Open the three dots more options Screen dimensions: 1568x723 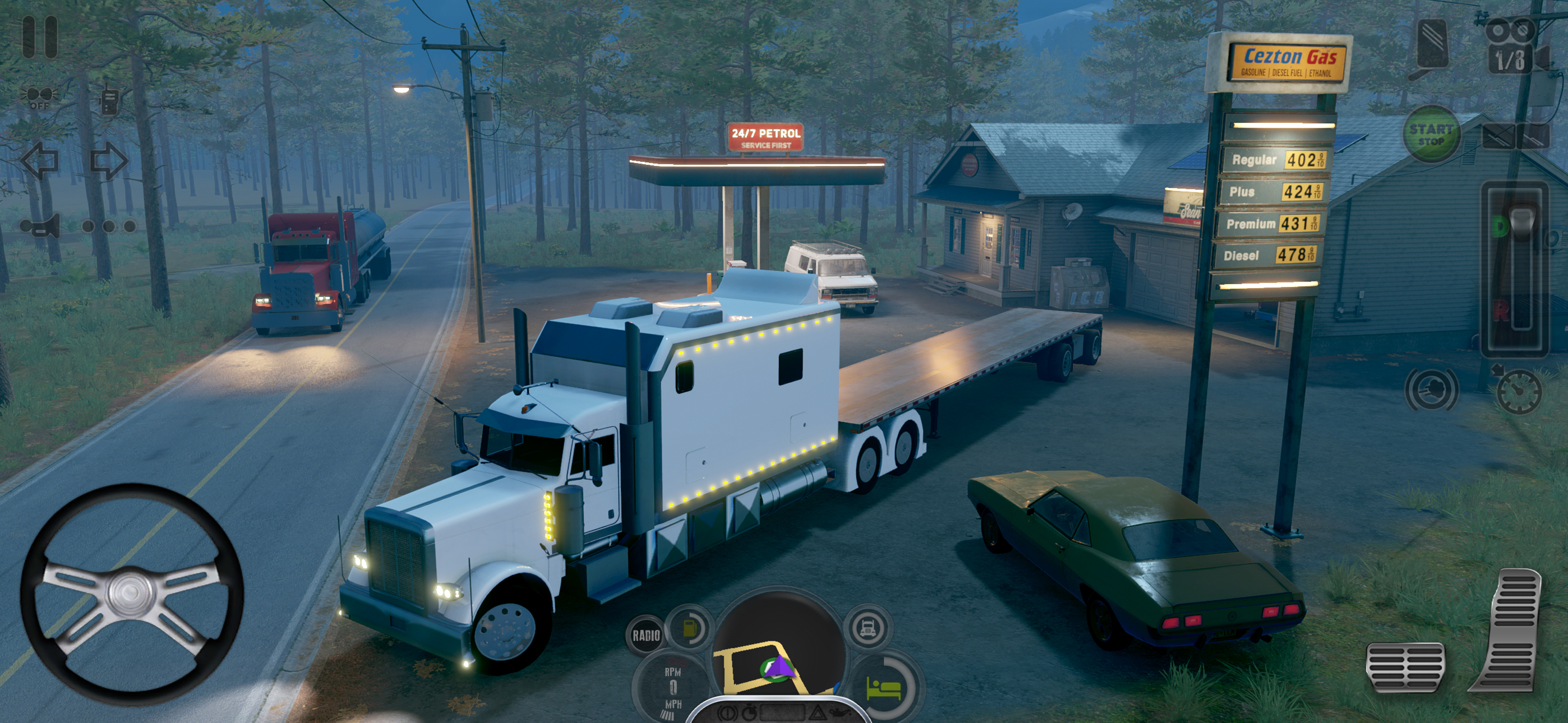pos(109,226)
